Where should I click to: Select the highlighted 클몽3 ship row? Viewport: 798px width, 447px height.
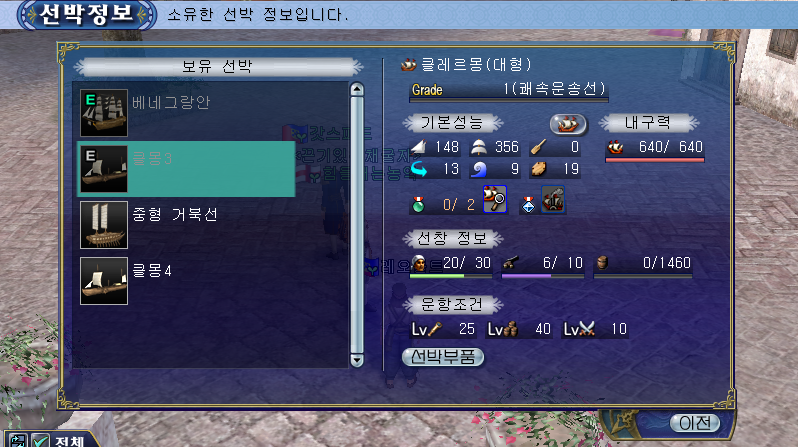[186, 169]
